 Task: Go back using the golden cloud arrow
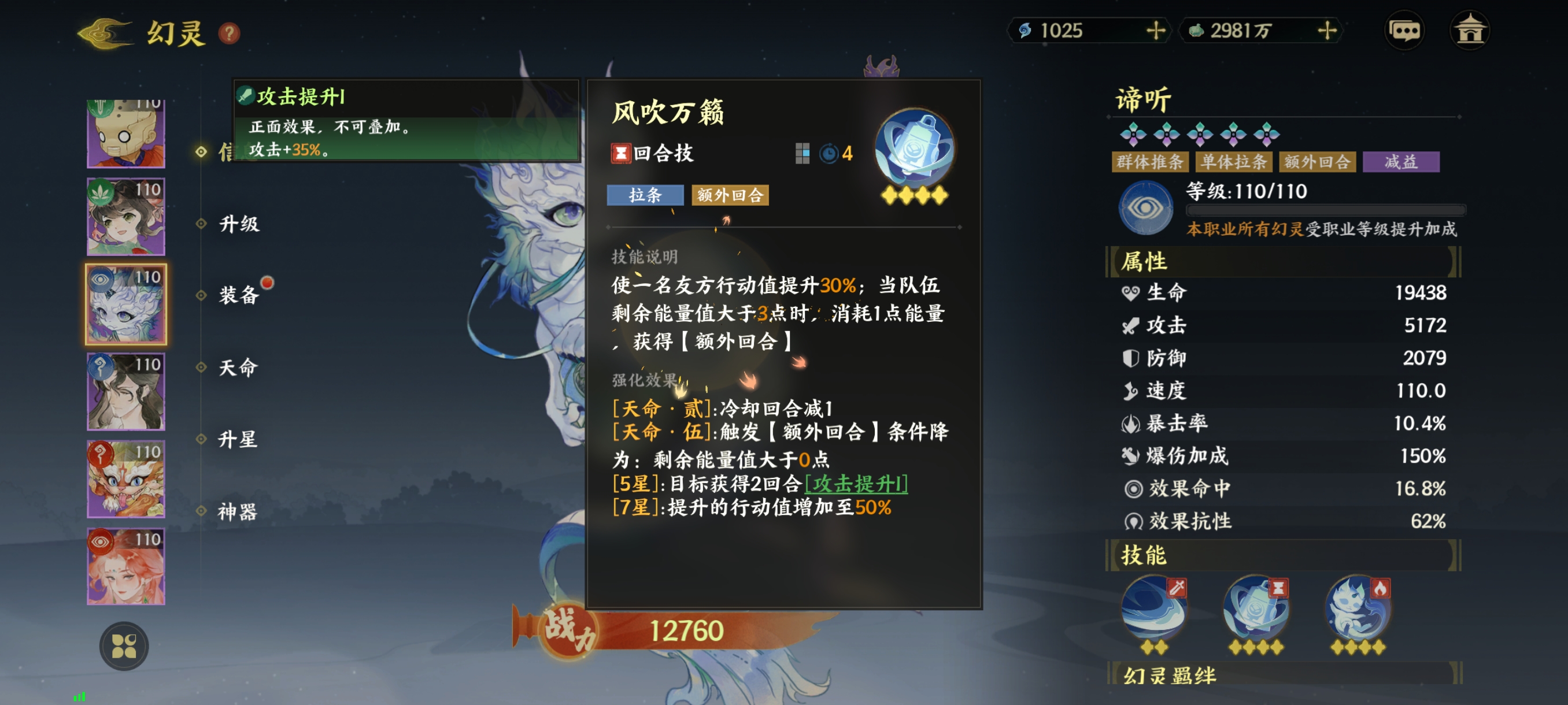tap(105, 32)
